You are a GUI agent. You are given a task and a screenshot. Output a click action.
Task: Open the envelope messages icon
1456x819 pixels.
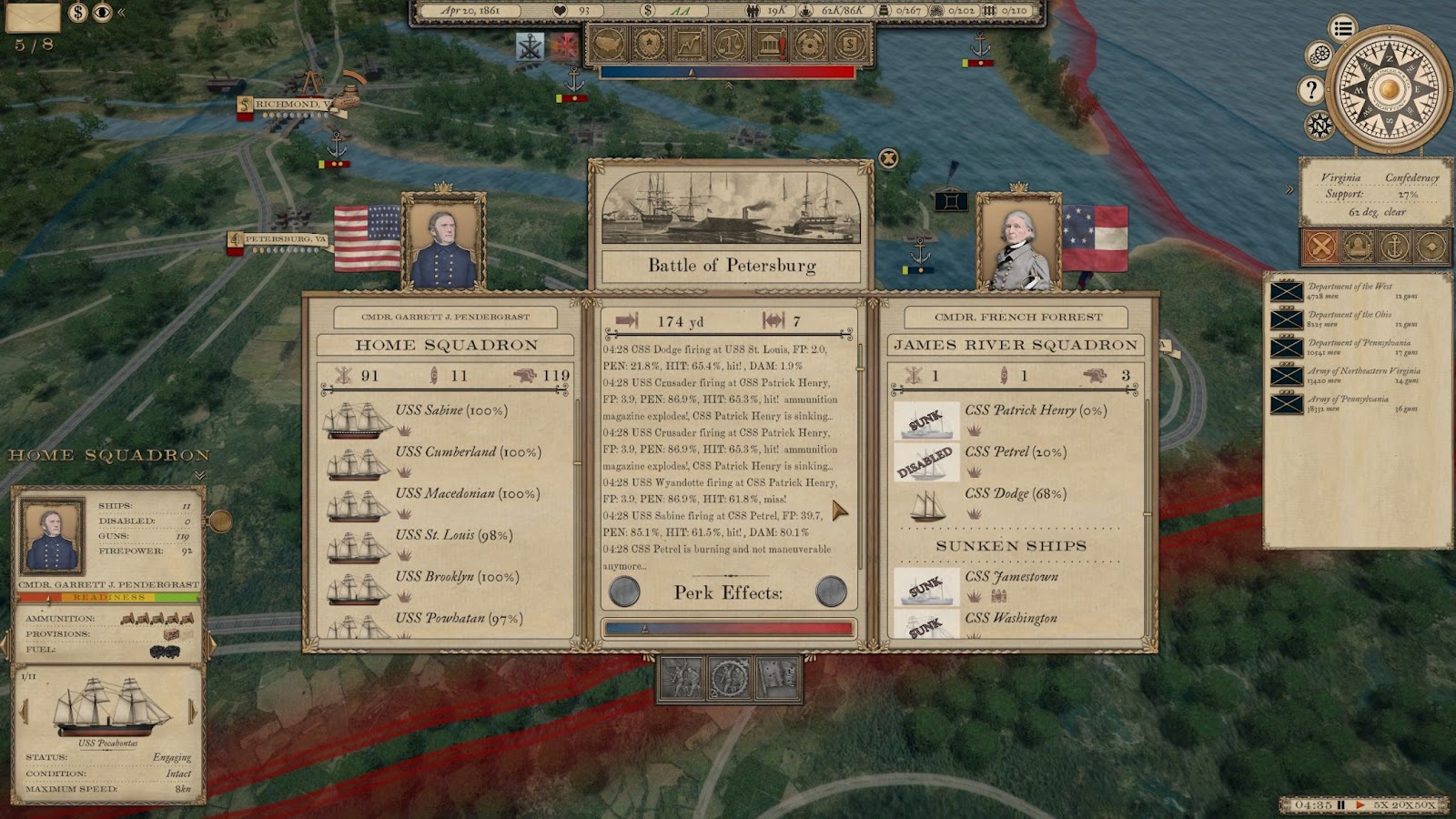[x=33, y=15]
